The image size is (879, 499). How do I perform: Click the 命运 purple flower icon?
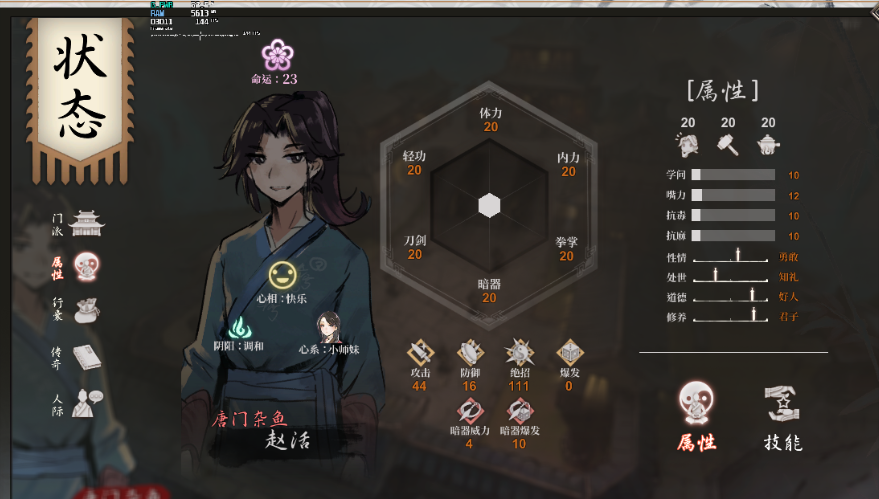[x=275, y=54]
